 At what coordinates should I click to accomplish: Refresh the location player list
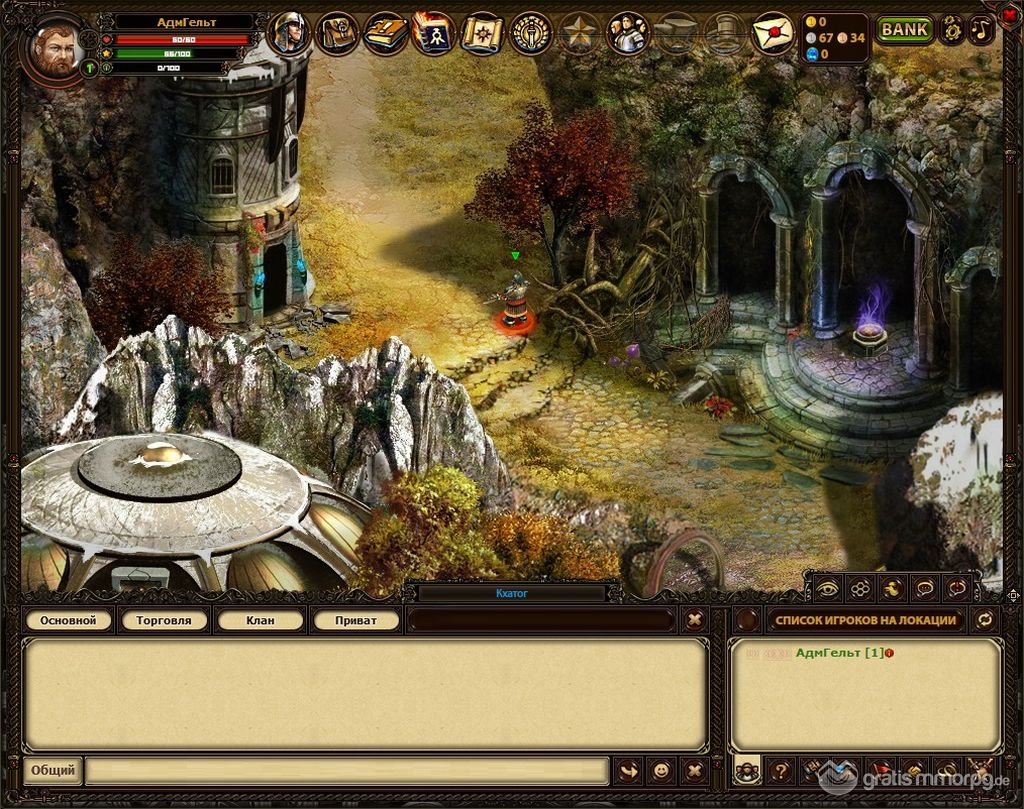pos(985,620)
